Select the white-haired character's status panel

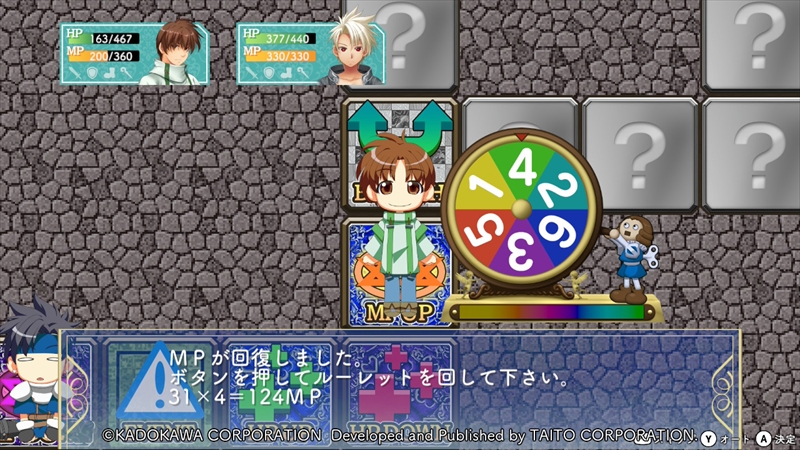pyautogui.click(x=312, y=53)
